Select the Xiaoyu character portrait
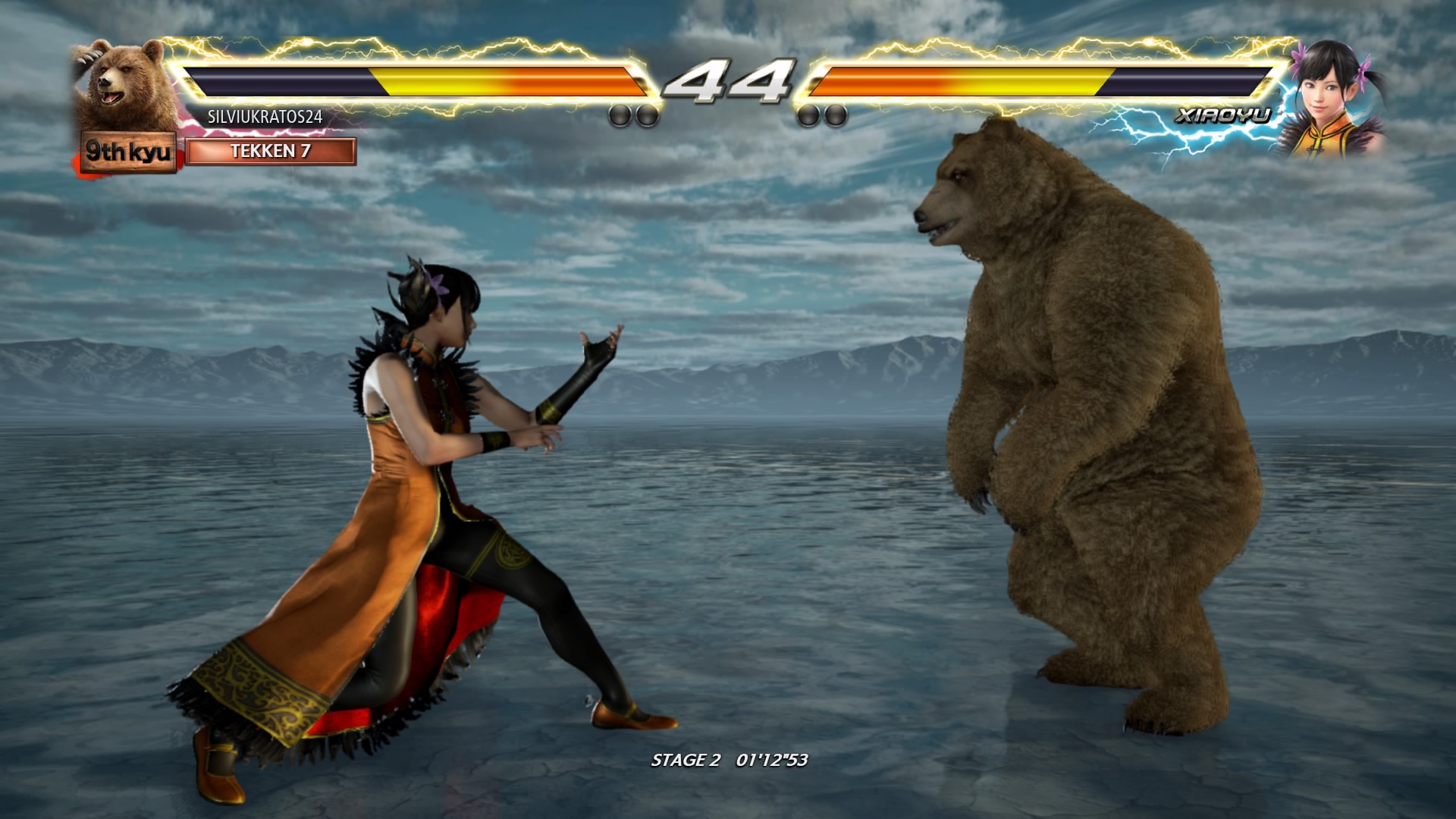This screenshot has width=1456, height=819. click(1331, 99)
